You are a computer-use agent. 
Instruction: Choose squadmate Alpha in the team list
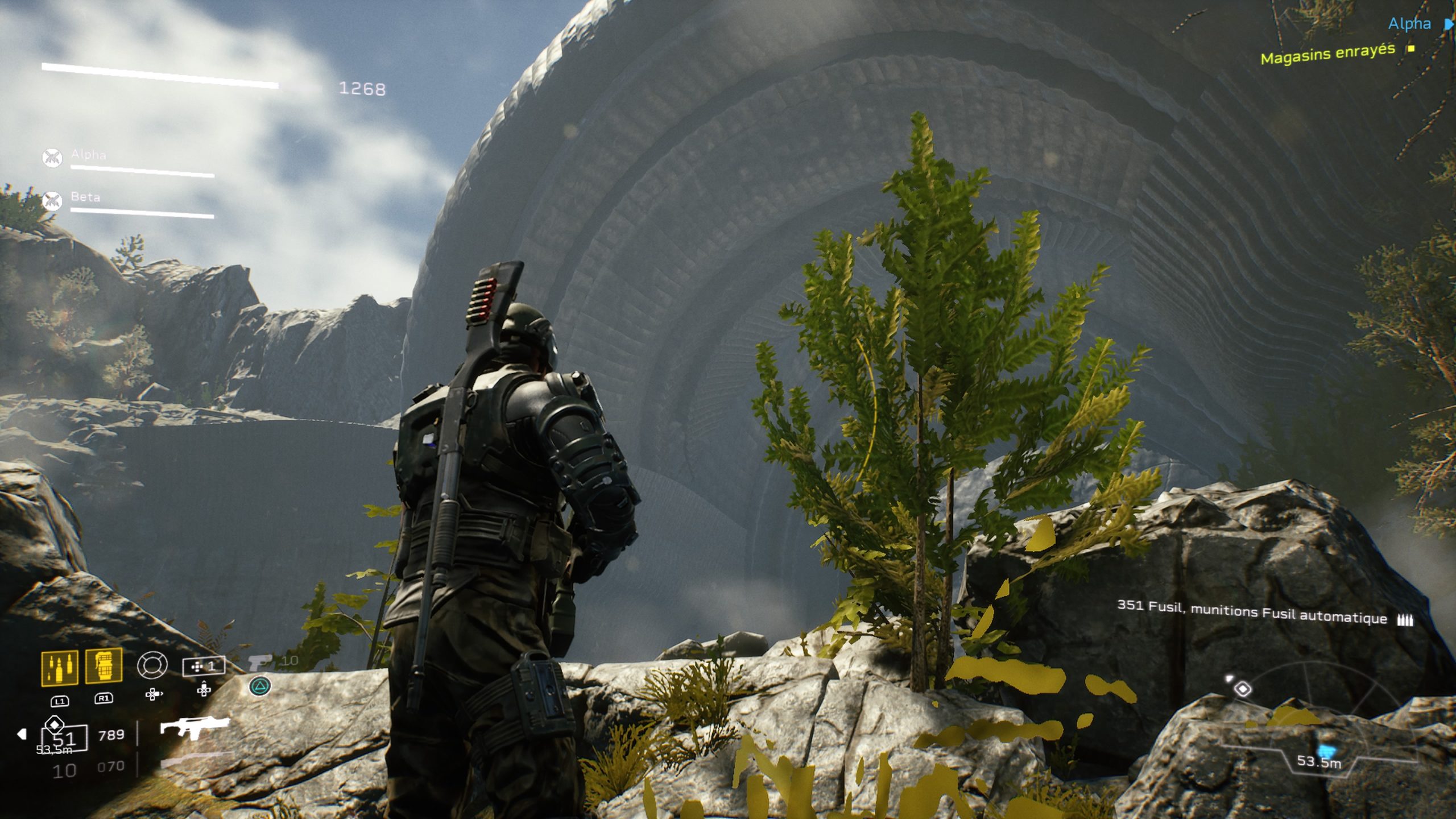pos(89,155)
